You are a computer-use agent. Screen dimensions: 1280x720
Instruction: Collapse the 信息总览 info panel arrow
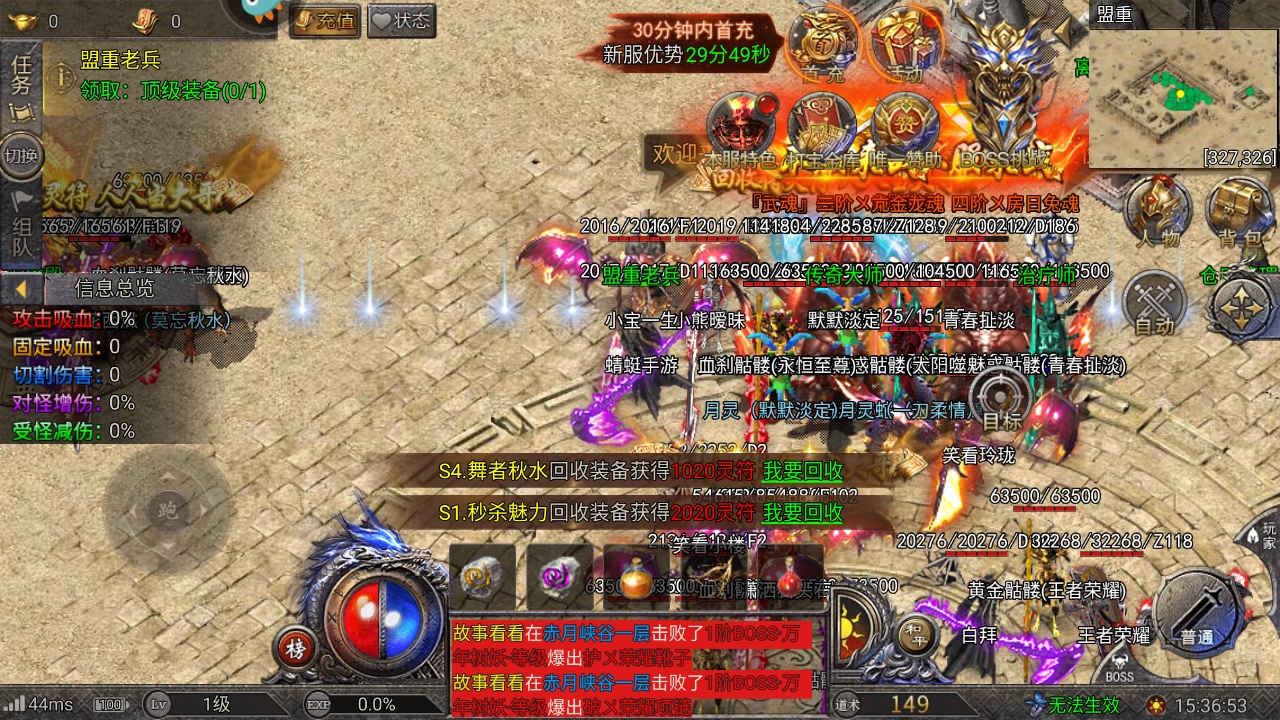click(x=20, y=289)
